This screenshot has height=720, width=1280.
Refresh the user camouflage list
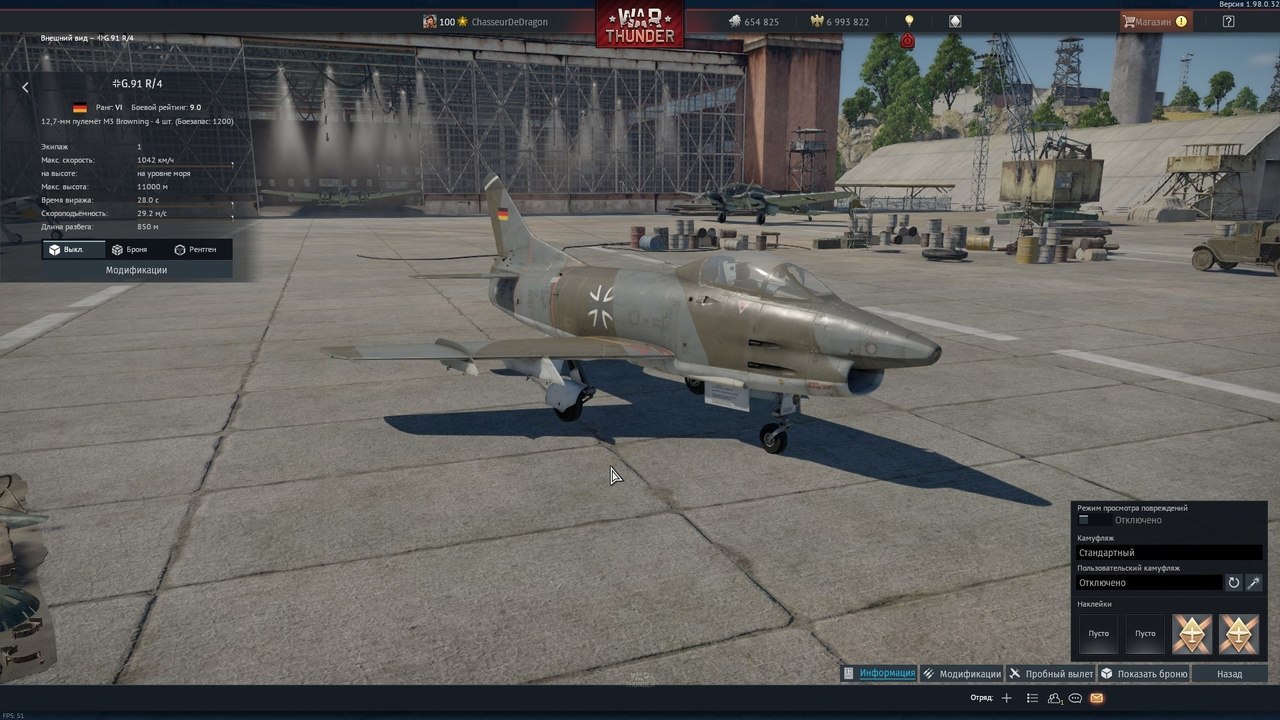click(x=1234, y=582)
